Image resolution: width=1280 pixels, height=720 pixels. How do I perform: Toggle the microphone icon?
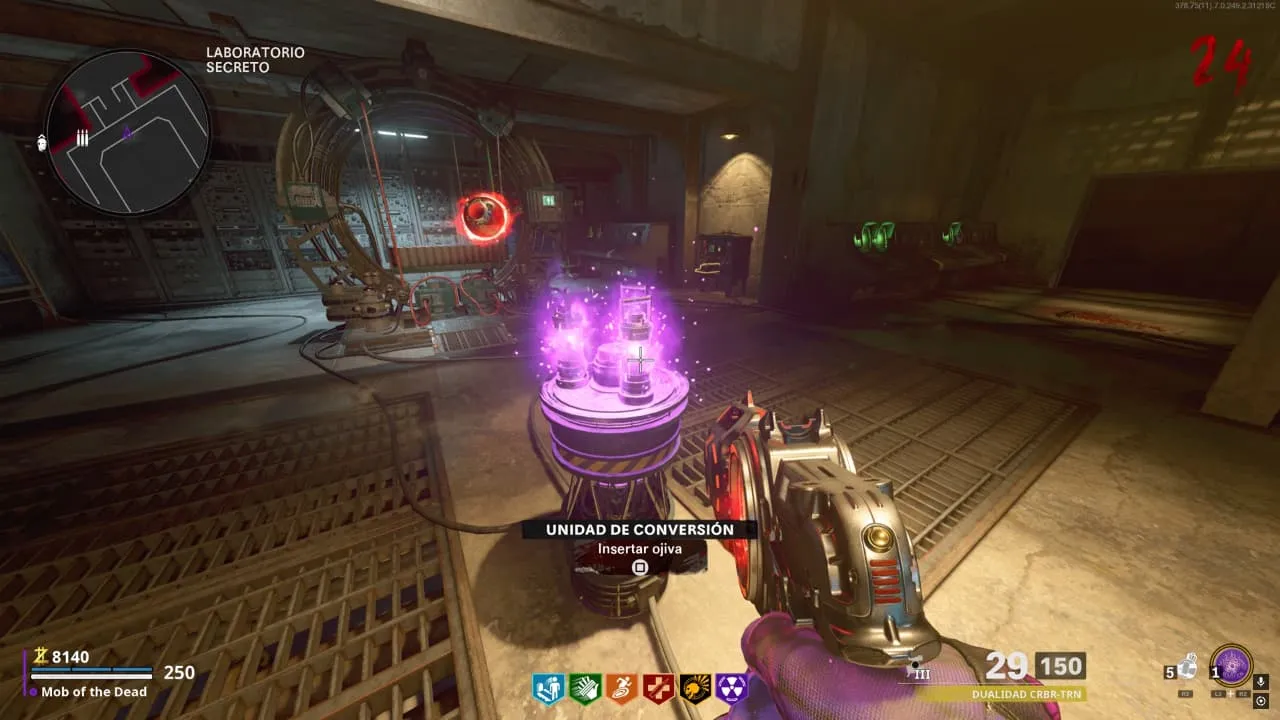pyautogui.click(x=1262, y=682)
